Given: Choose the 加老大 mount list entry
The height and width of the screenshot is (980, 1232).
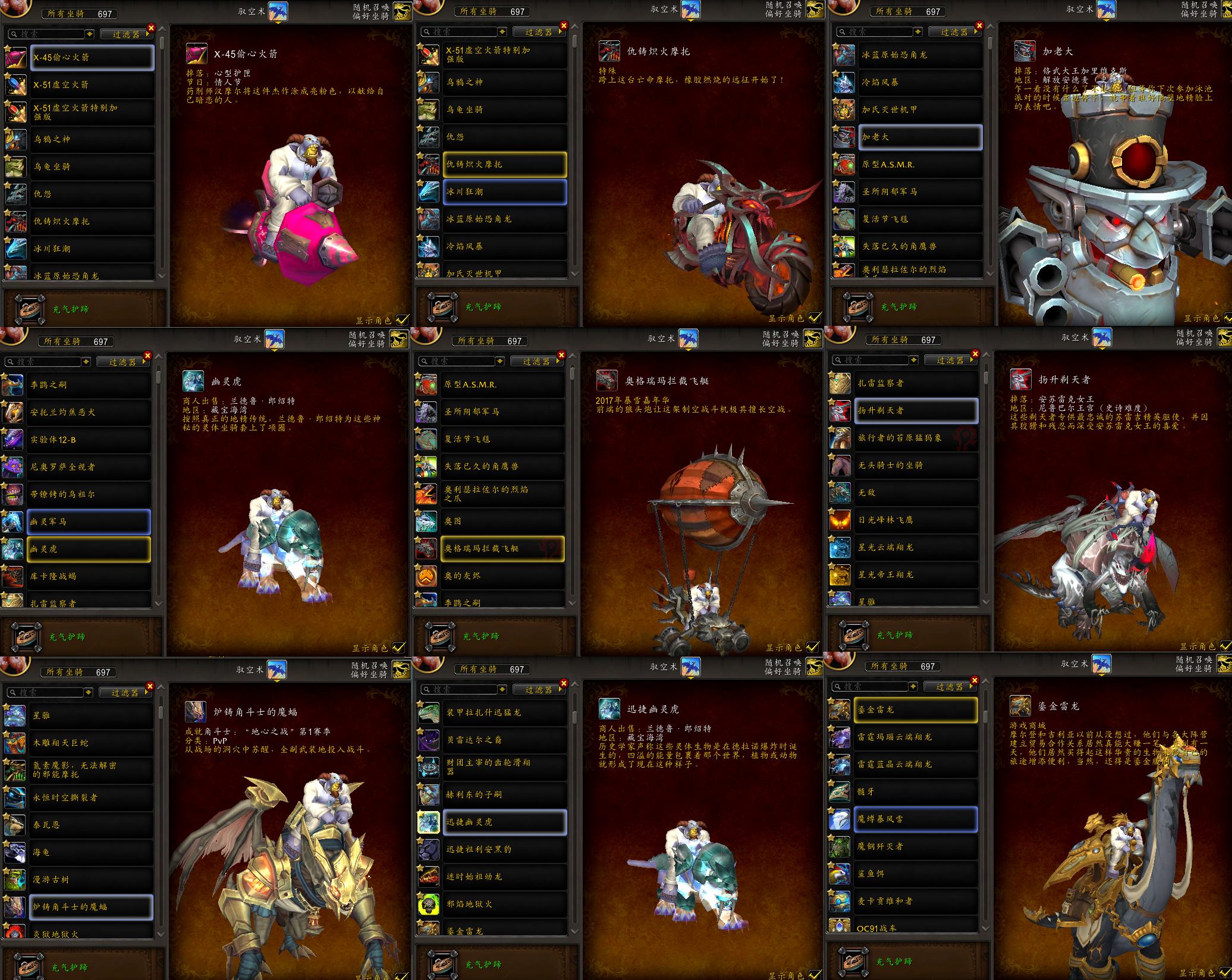Looking at the screenshot, I should 919,137.
